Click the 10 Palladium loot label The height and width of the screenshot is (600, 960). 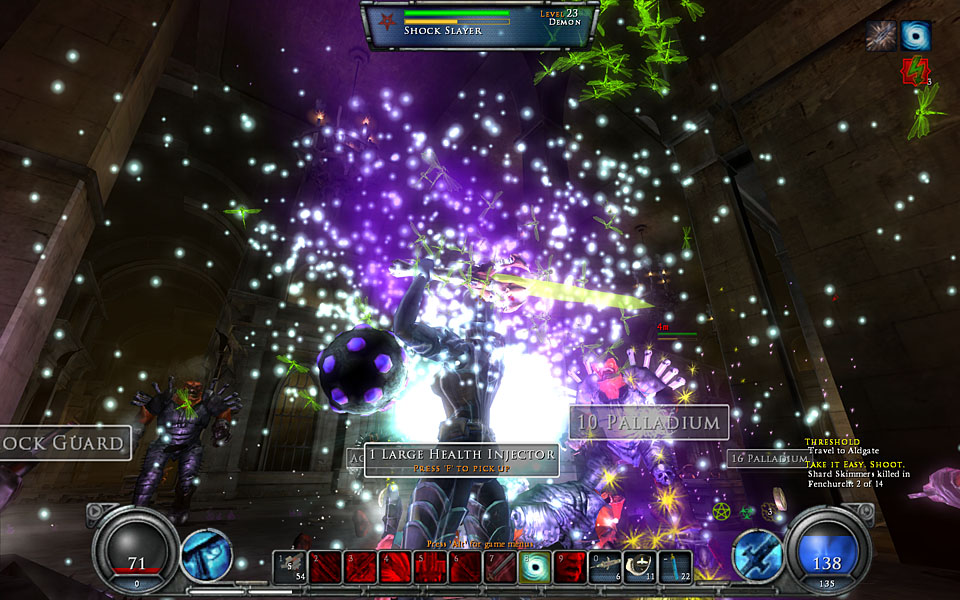click(x=649, y=422)
